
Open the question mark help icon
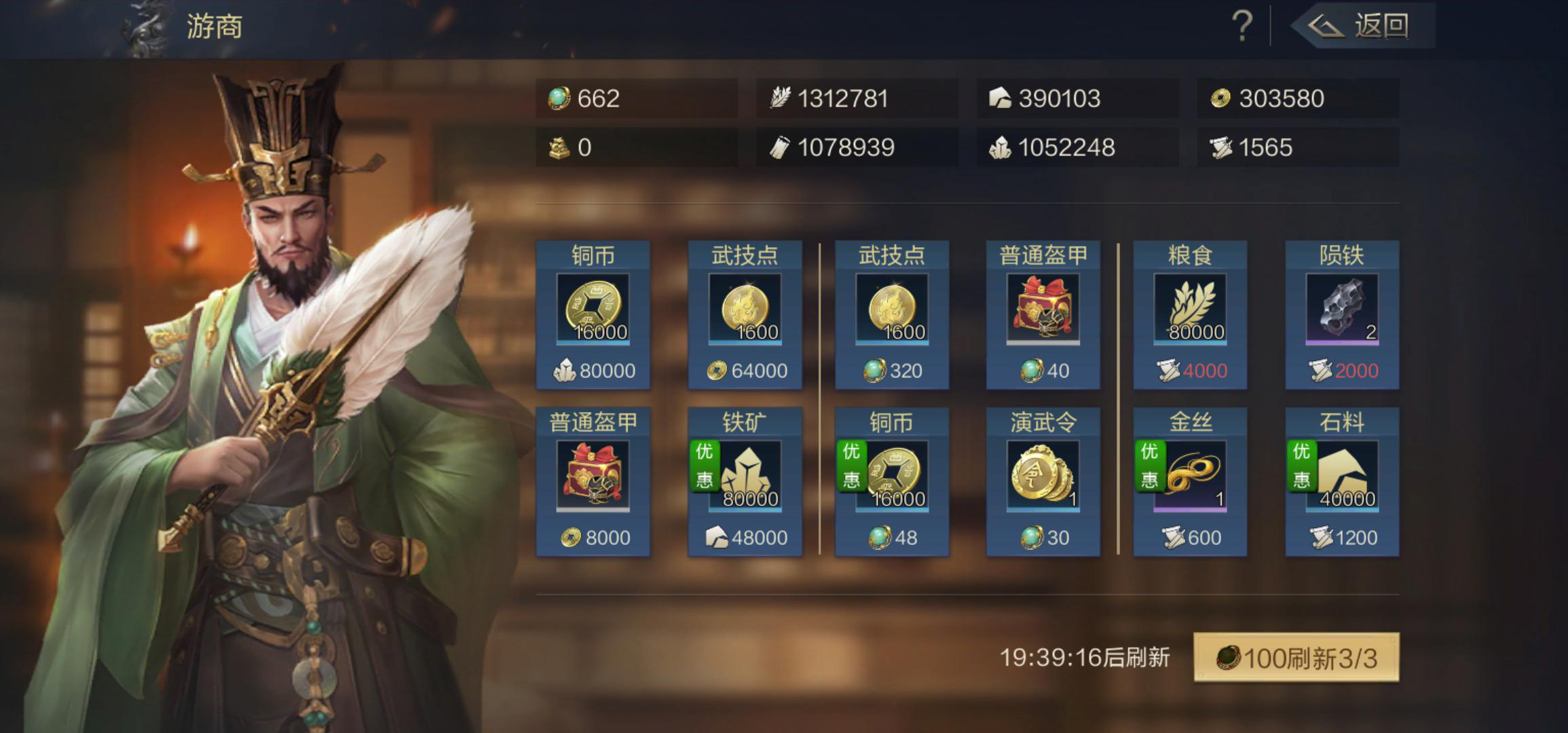click(x=1242, y=27)
